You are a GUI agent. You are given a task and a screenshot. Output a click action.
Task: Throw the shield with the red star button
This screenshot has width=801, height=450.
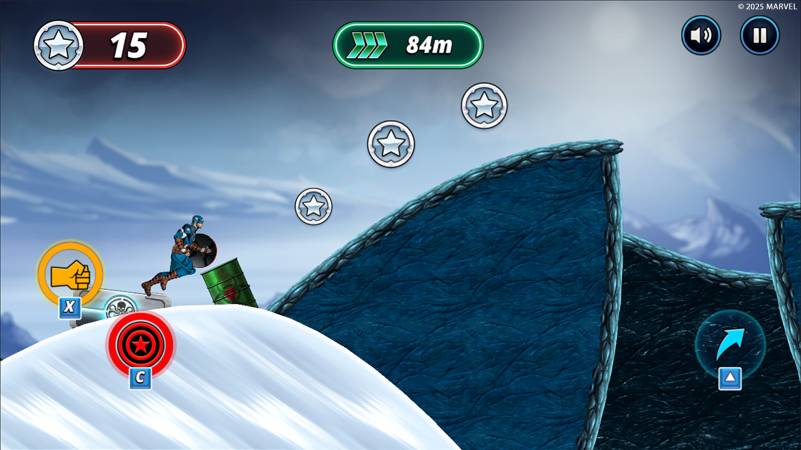(x=140, y=343)
